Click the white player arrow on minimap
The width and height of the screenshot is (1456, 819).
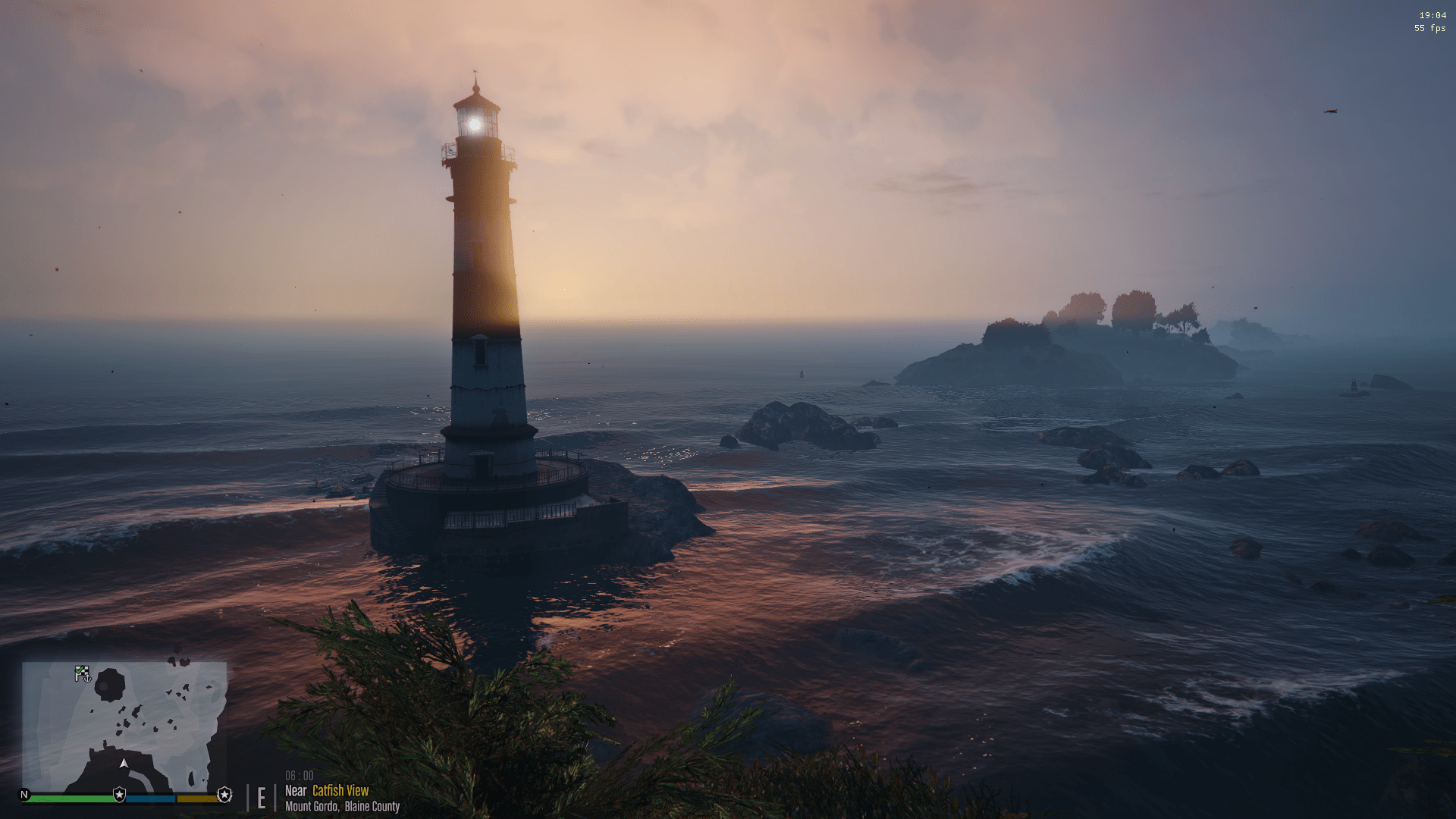tap(124, 764)
